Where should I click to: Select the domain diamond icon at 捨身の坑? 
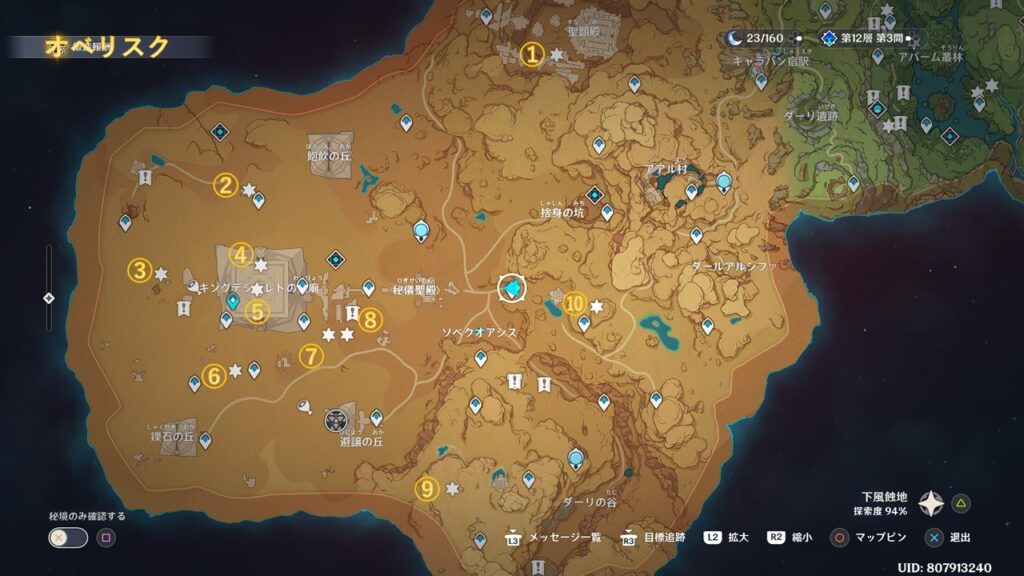coord(595,194)
